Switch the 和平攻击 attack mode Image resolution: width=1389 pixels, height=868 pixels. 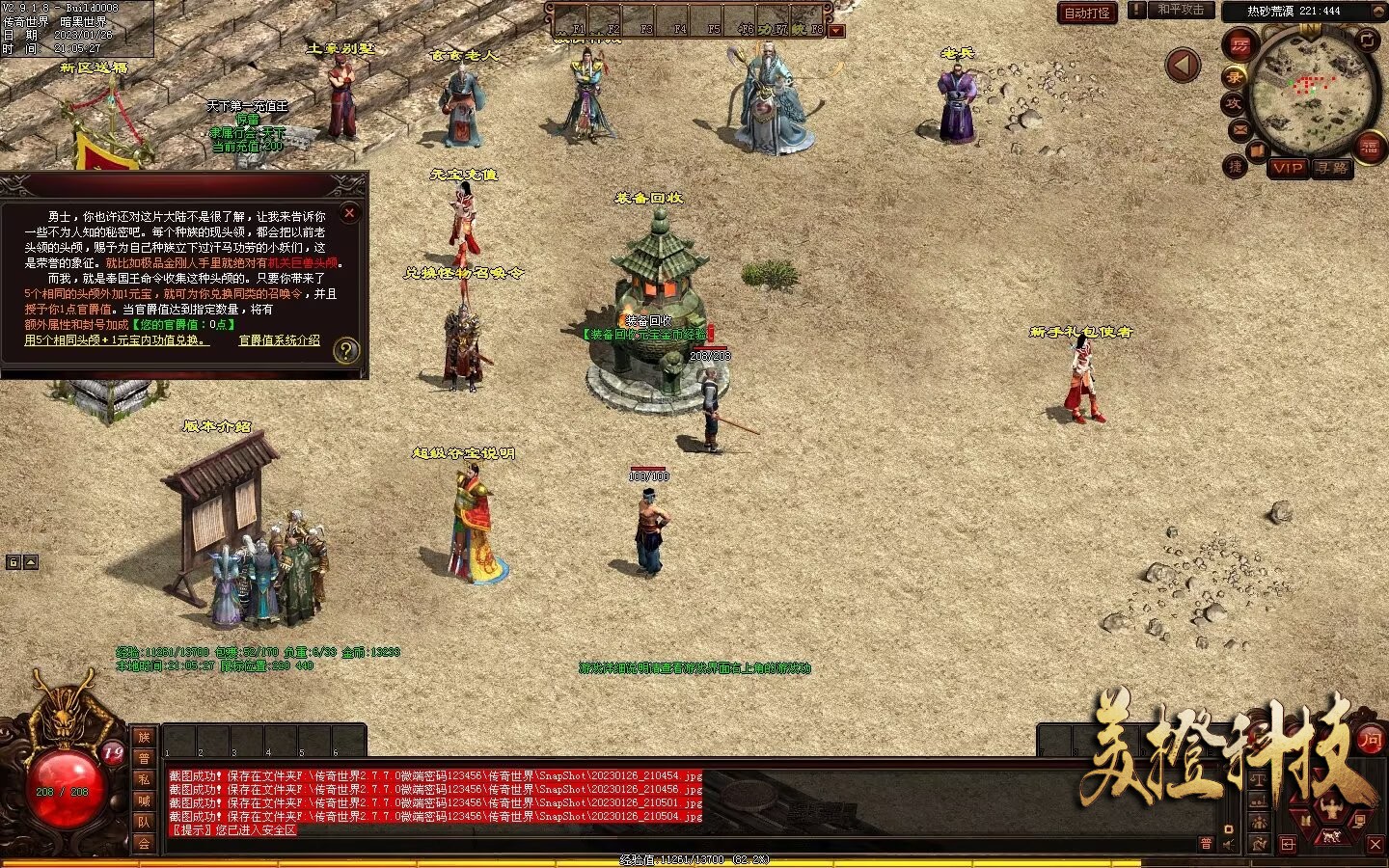(1180, 11)
